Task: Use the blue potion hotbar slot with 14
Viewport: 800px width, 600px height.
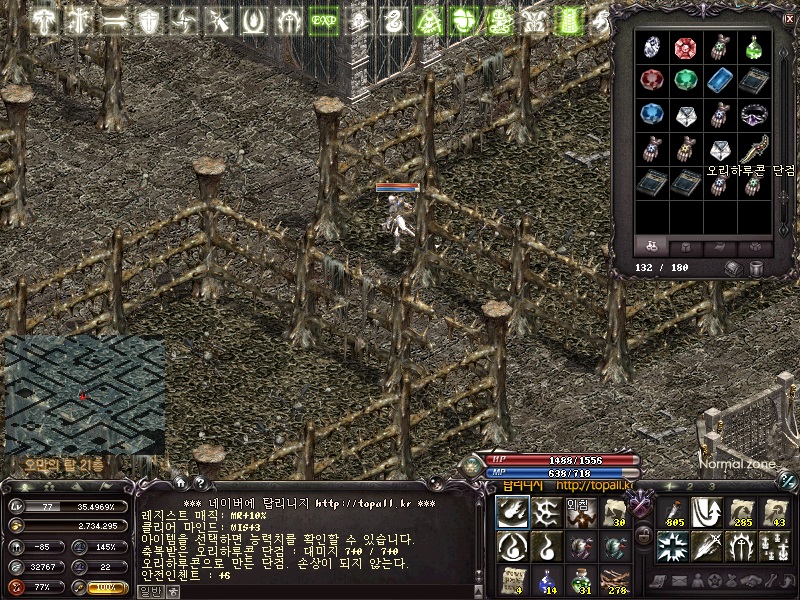Action: (546, 579)
